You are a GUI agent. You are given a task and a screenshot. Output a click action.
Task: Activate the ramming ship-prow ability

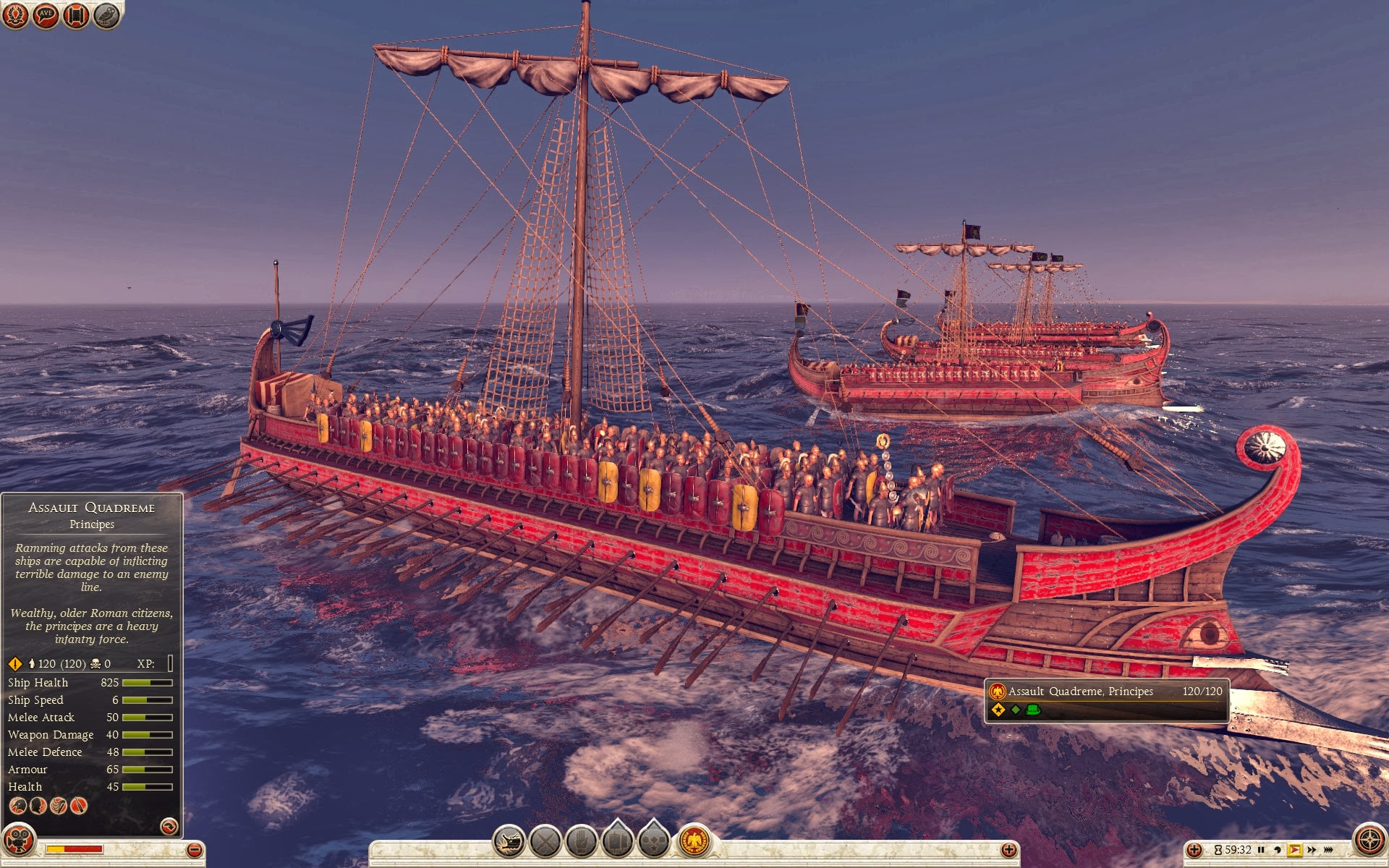(509, 841)
